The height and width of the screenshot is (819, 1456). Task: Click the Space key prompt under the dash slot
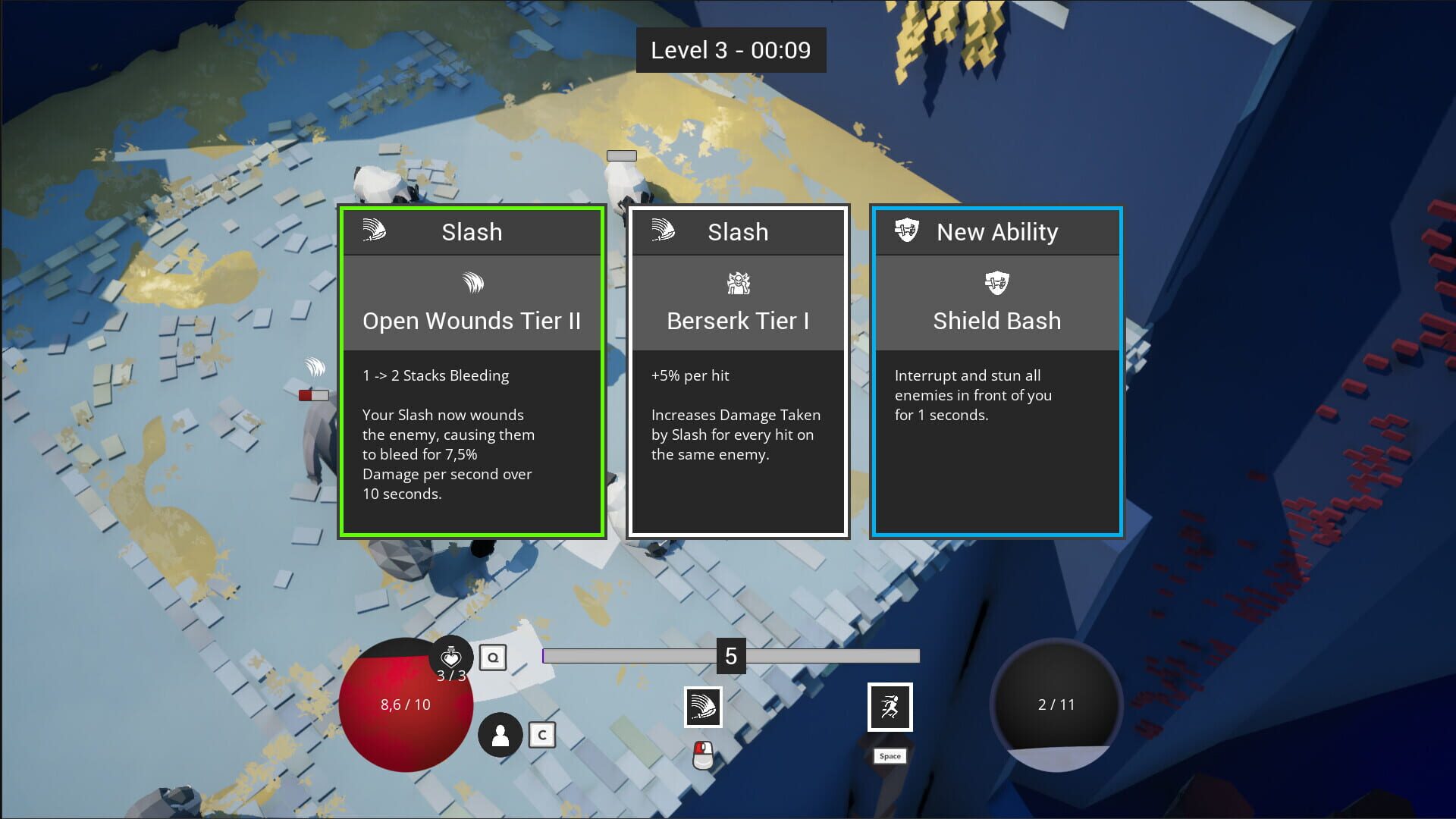coord(889,756)
